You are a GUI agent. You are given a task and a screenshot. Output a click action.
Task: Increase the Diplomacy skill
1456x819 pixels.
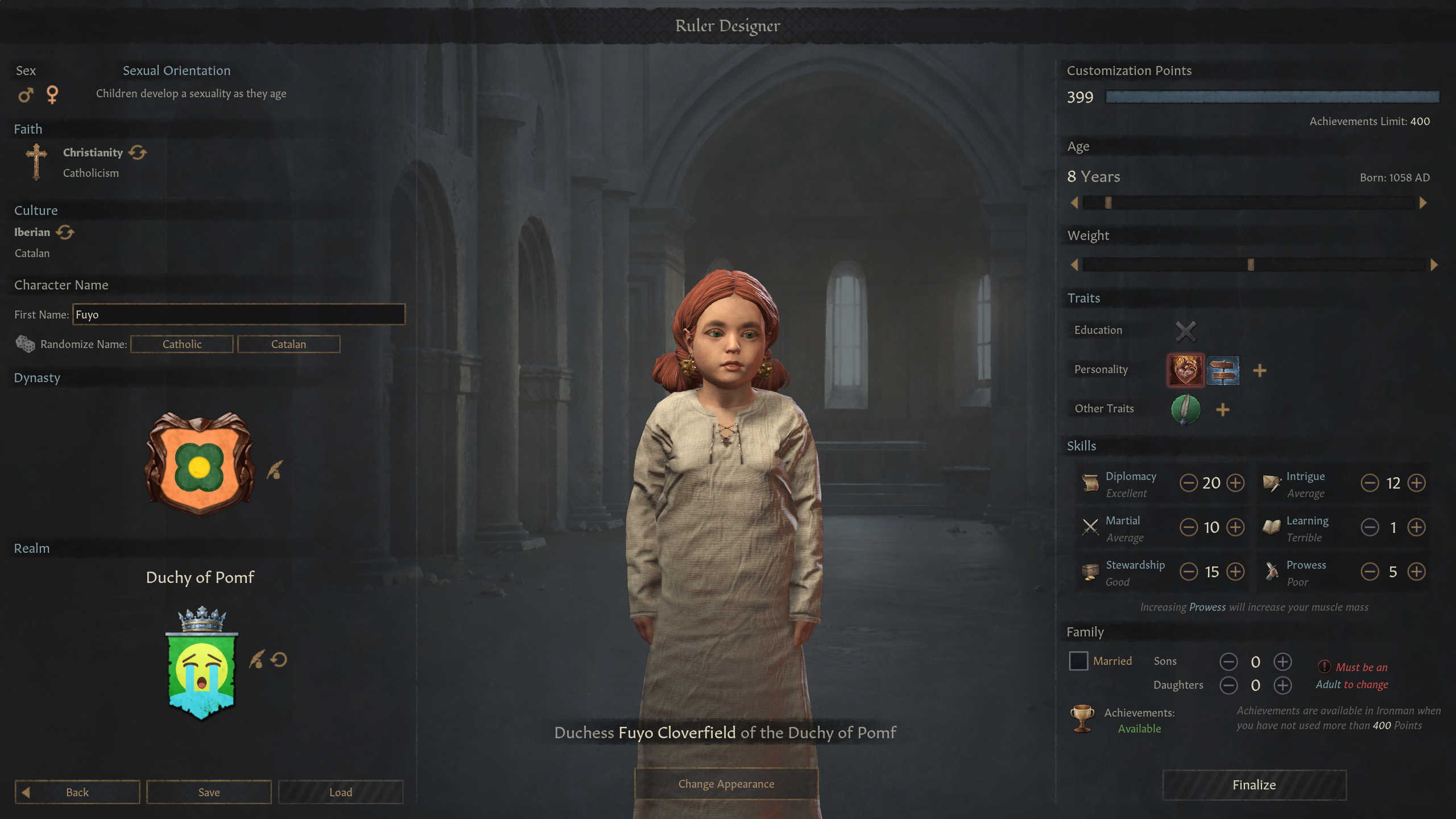1235,483
